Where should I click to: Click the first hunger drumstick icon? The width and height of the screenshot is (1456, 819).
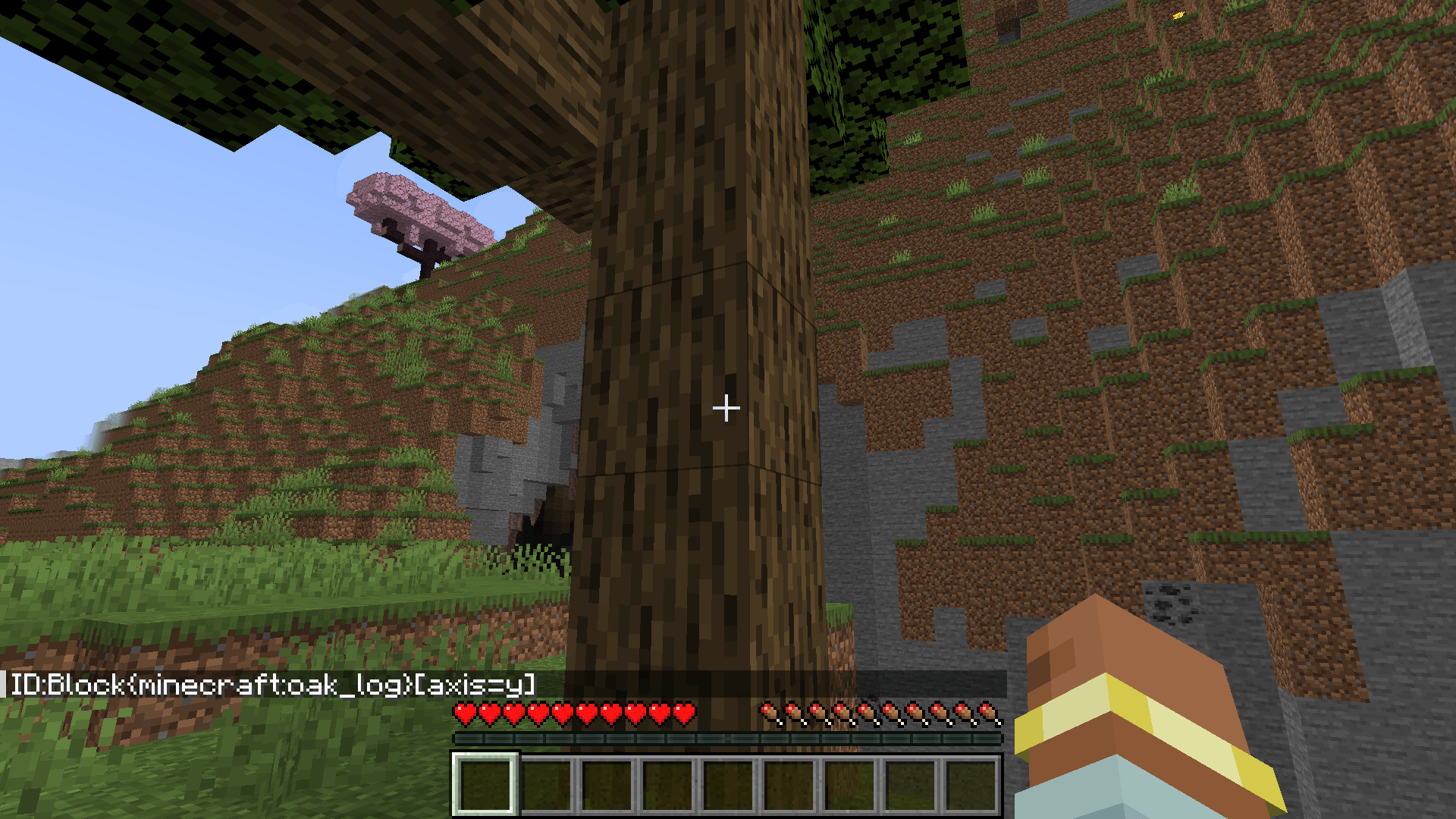(x=768, y=713)
